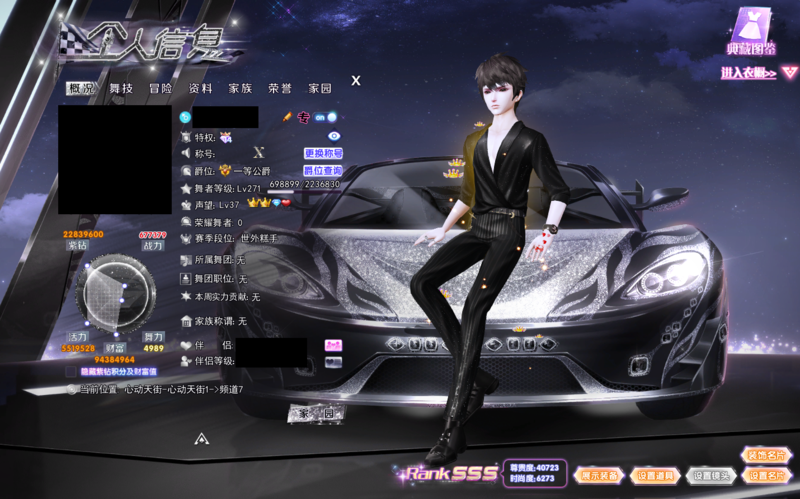800x499 pixels.
Task: Switch to the 荣誉 tab
Action: click(x=280, y=89)
